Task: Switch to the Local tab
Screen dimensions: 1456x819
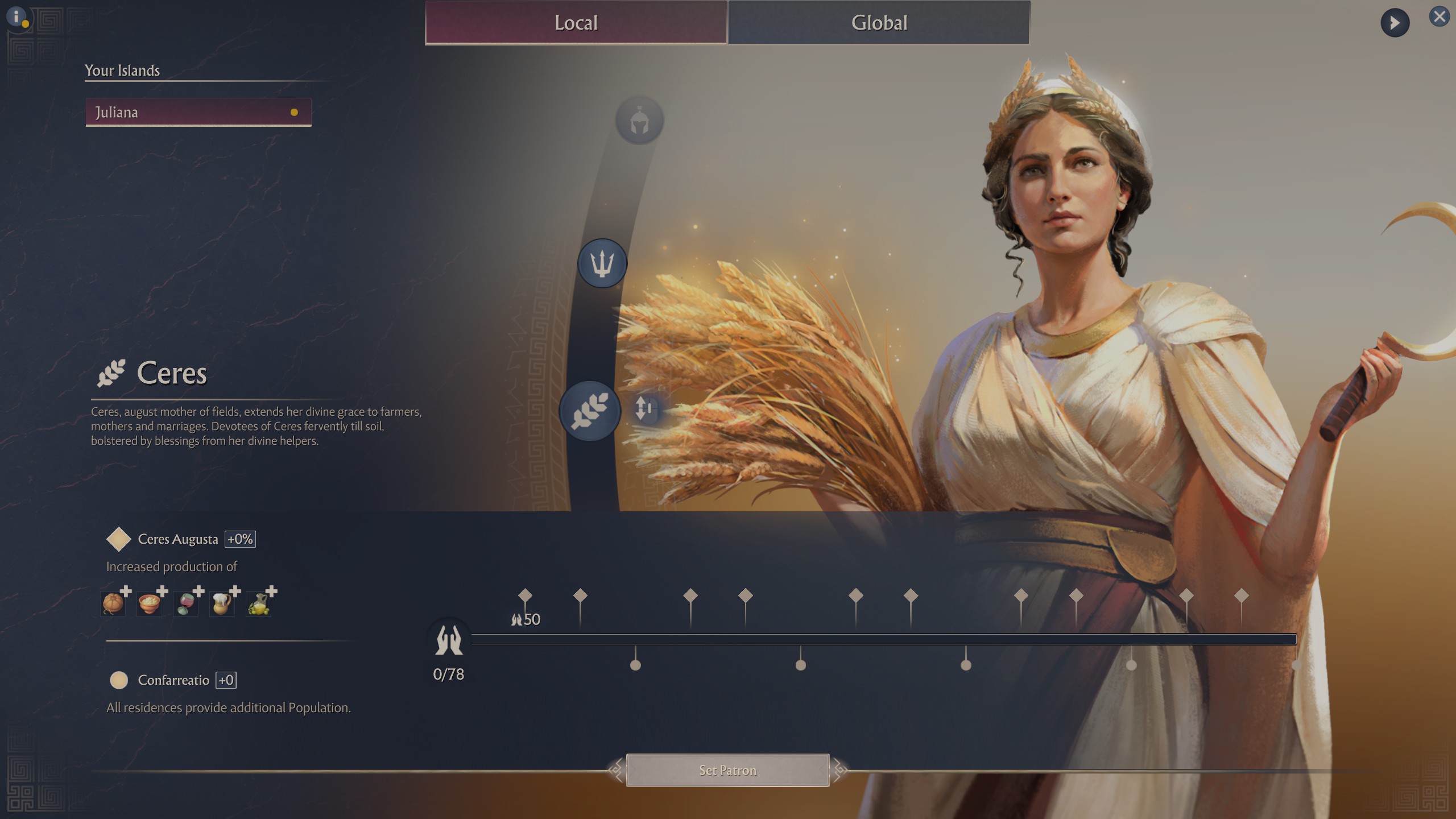Action: 576,23
